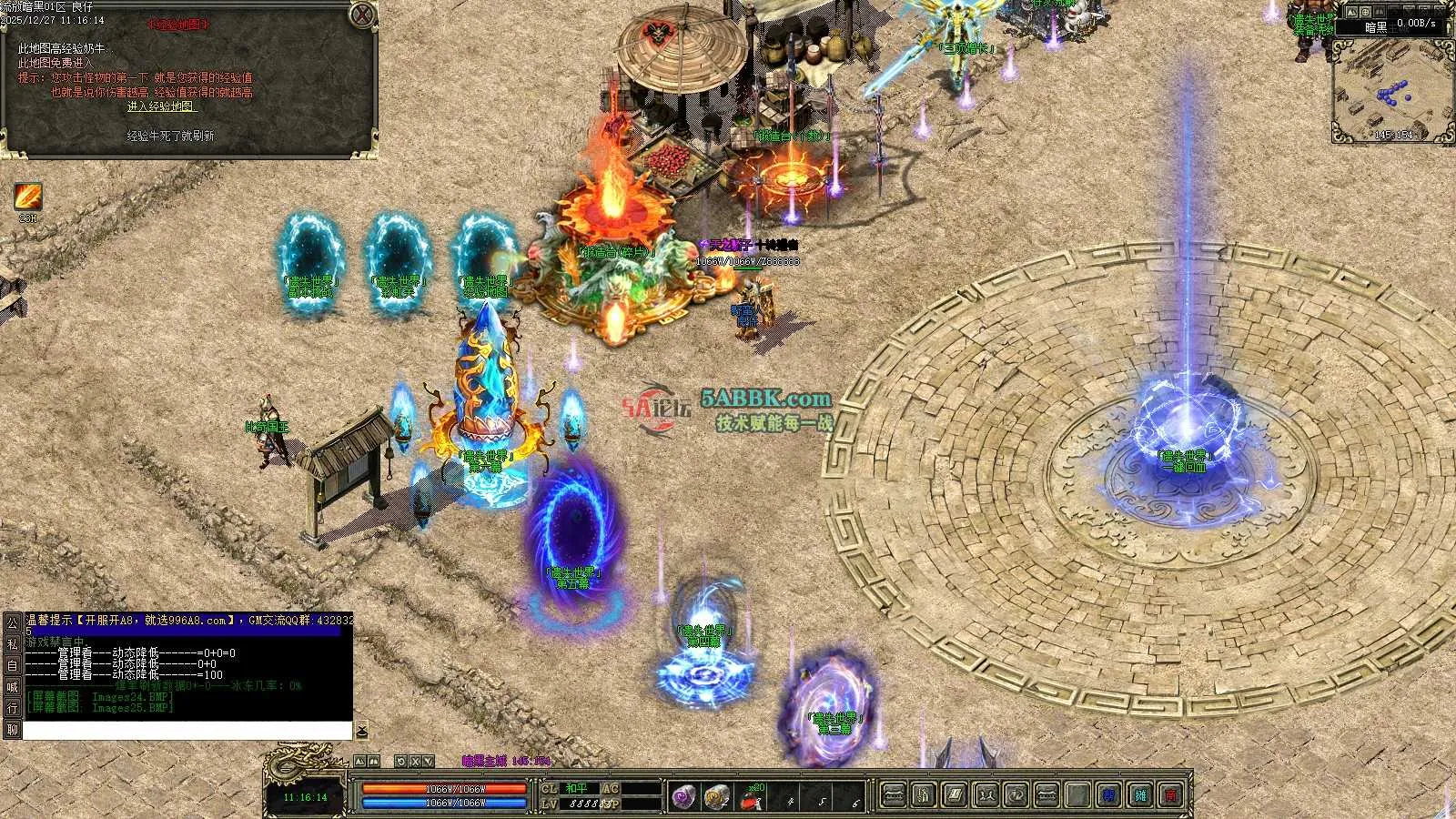The image size is (1456, 819).
Task: Switch to the 公 public chat channel
Action: tap(12, 622)
